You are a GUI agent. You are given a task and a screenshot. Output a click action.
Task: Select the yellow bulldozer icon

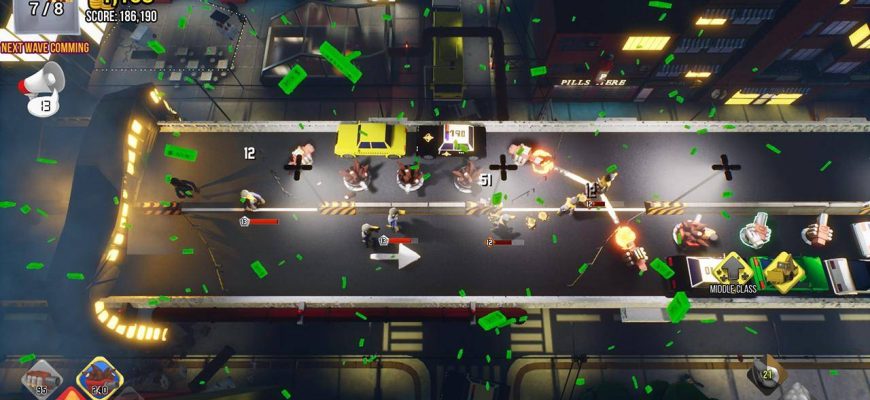[x=784, y=268]
